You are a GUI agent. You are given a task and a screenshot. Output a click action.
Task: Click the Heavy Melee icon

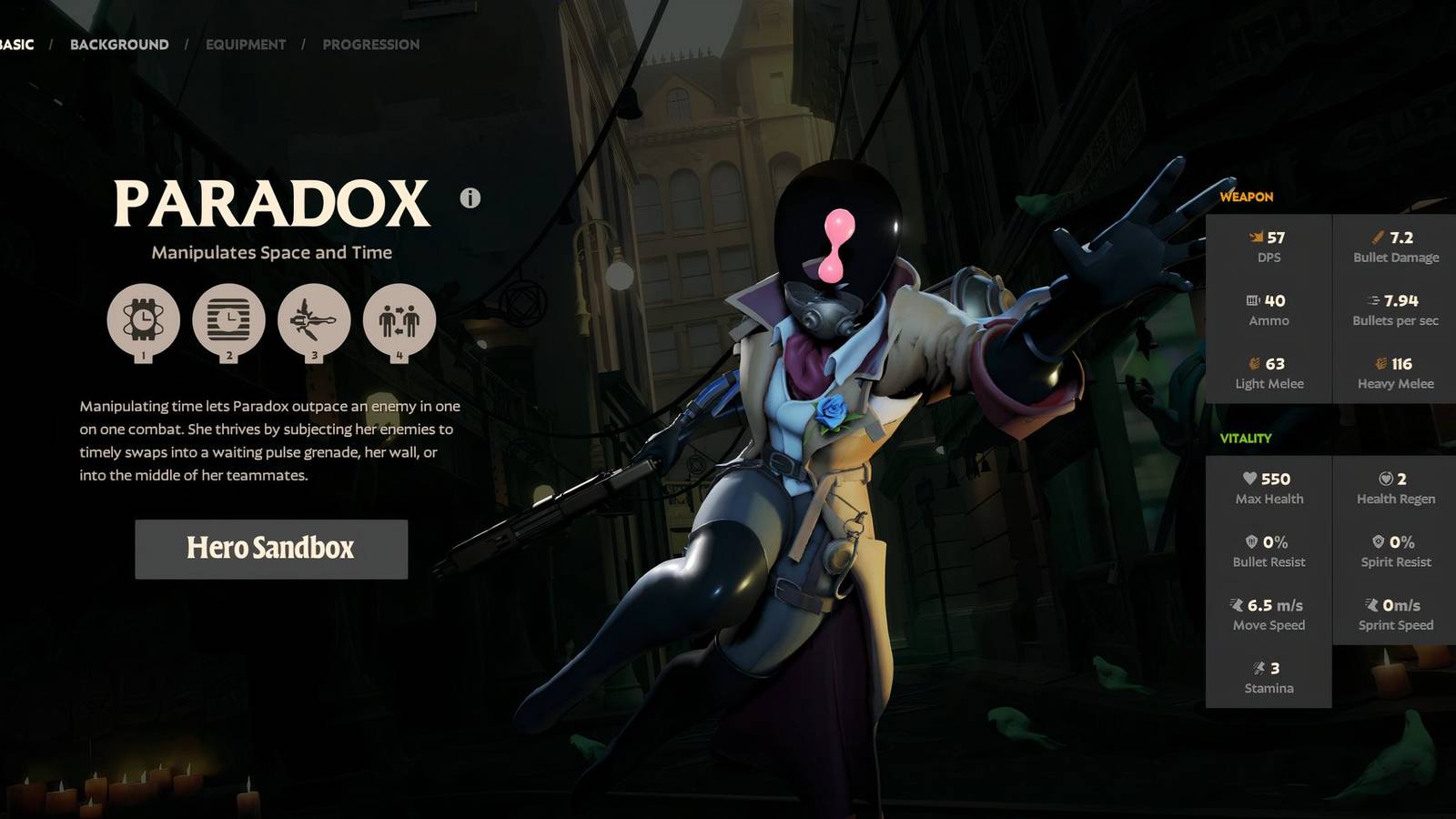[1381, 362]
